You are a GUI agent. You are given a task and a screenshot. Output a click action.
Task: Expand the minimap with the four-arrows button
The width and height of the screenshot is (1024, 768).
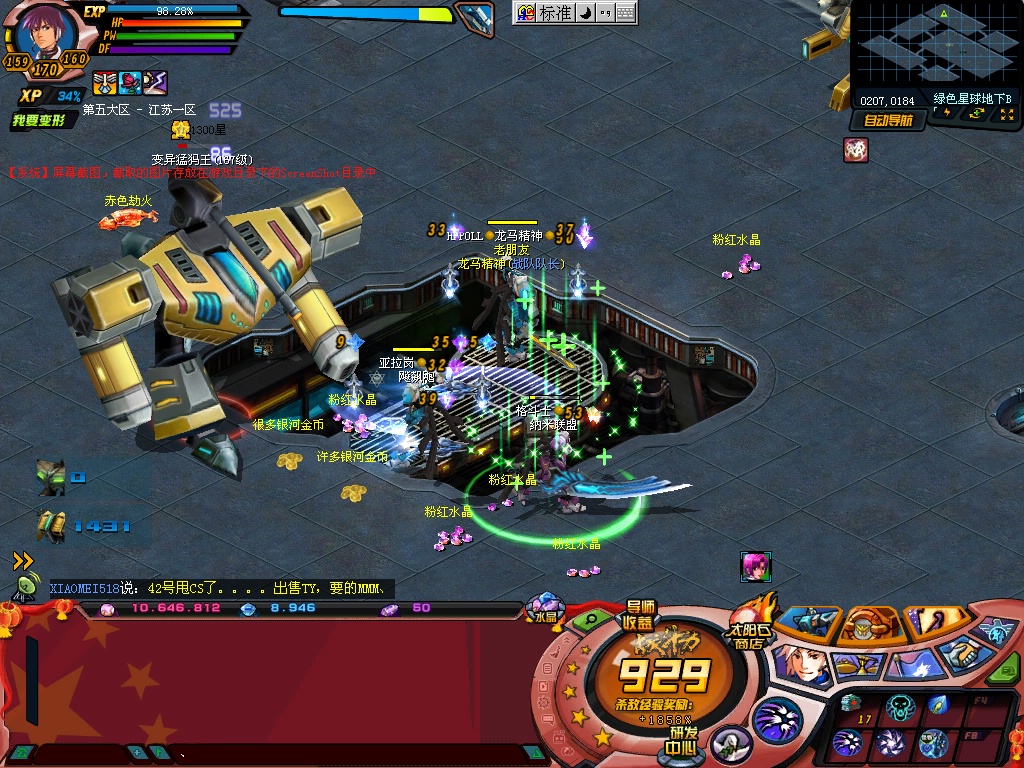click(x=1005, y=114)
